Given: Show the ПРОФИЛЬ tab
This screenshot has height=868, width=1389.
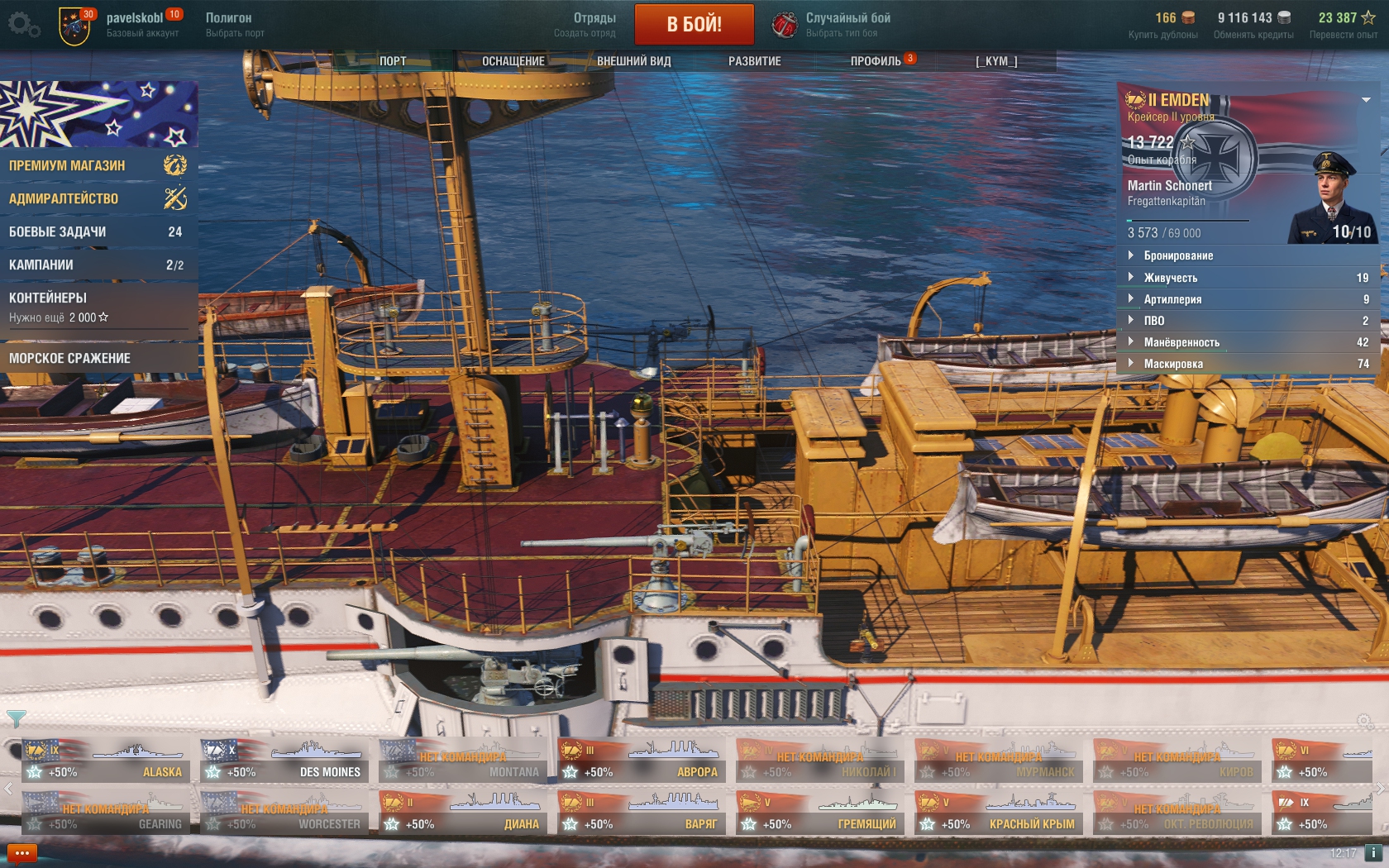Looking at the screenshot, I should (x=876, y=61).
